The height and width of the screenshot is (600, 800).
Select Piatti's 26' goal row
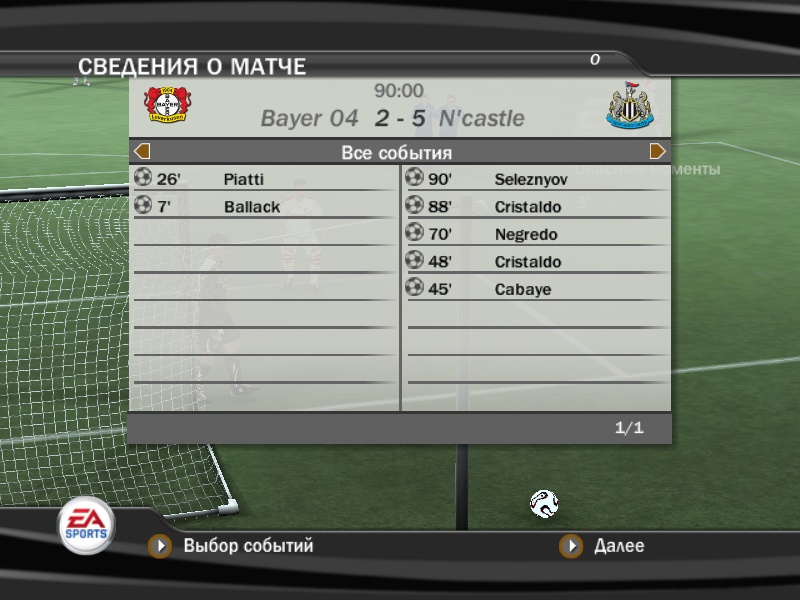point(264,180)
